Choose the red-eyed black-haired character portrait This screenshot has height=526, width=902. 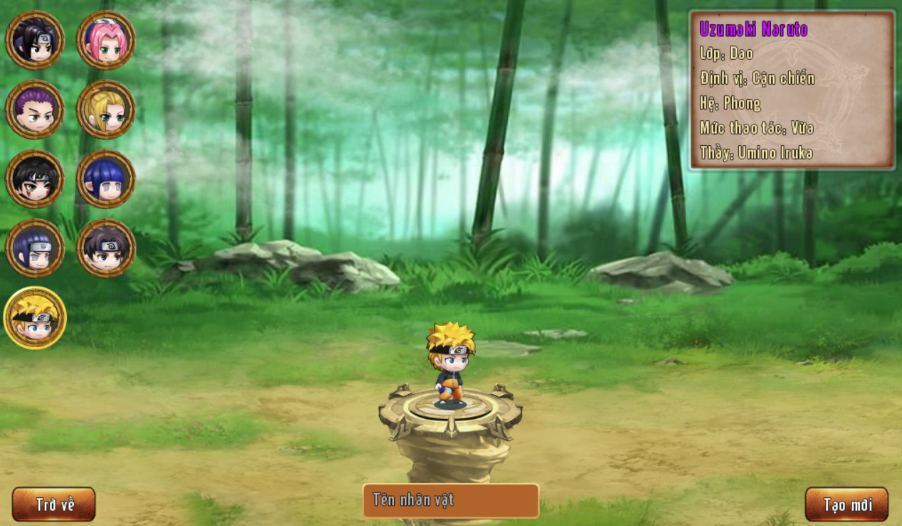(x=35, y=179)
